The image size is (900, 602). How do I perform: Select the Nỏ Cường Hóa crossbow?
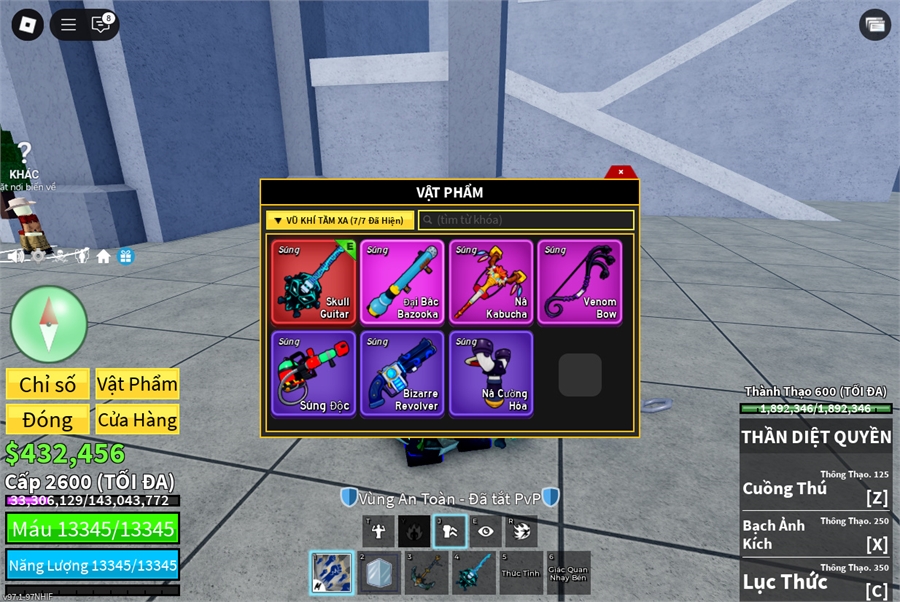pyautogui.click(x=490, y=374)
